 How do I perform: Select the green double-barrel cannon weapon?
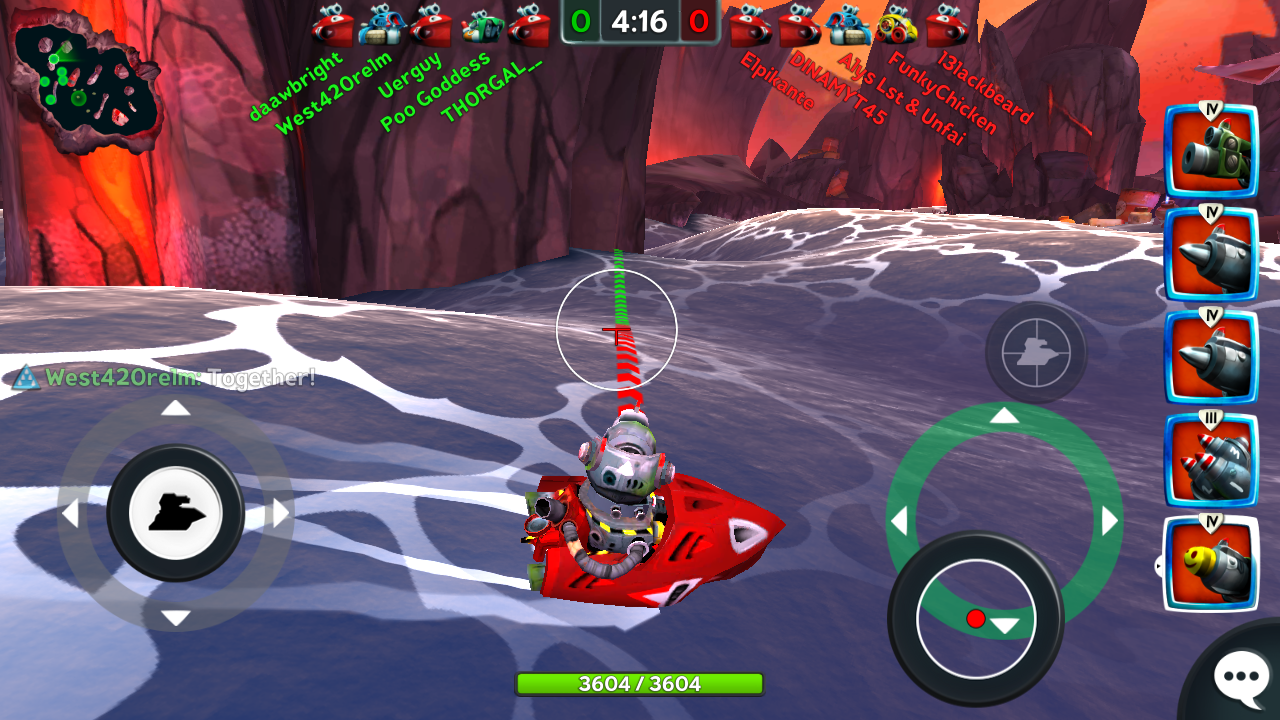point(1211,151)
